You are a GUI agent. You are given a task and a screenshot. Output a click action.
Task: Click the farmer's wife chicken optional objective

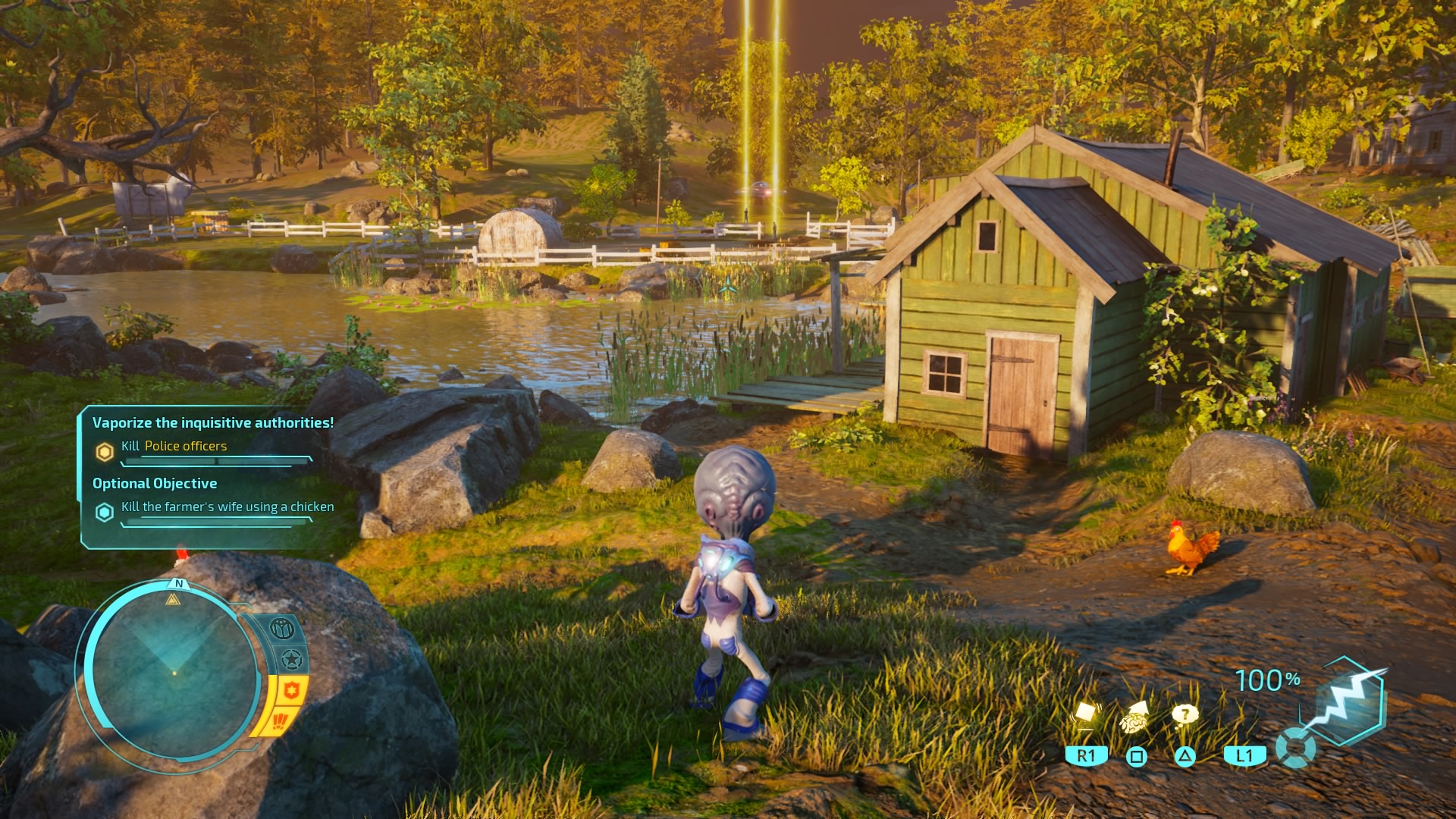(x=227, y=507)
